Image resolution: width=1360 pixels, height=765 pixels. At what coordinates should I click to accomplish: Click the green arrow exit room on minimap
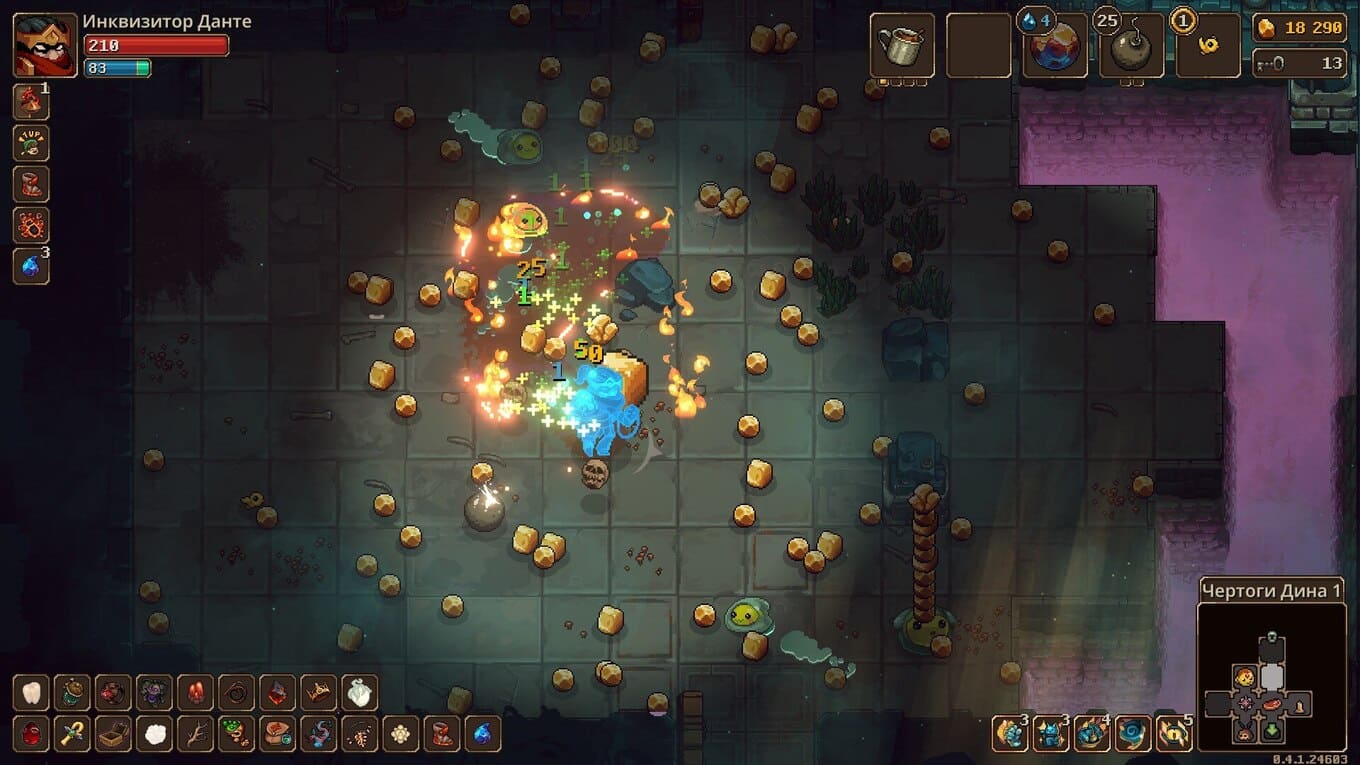[x=1271, y=731]
